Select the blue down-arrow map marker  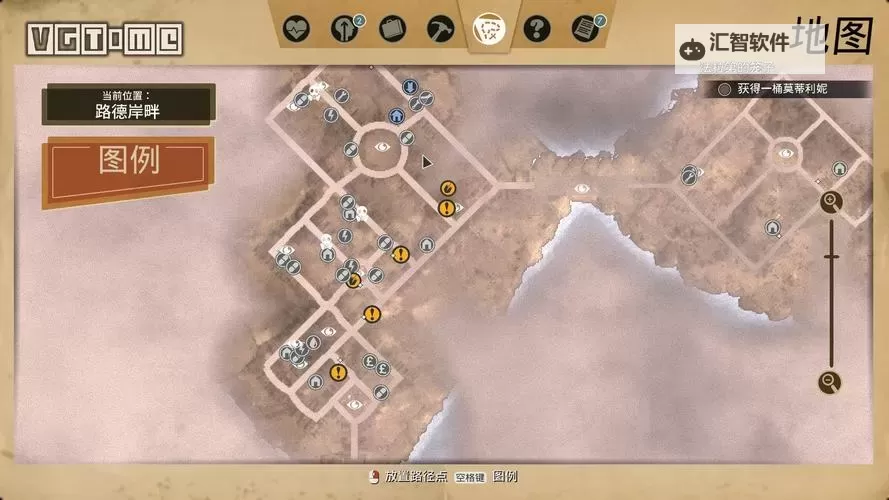point(409,87)
